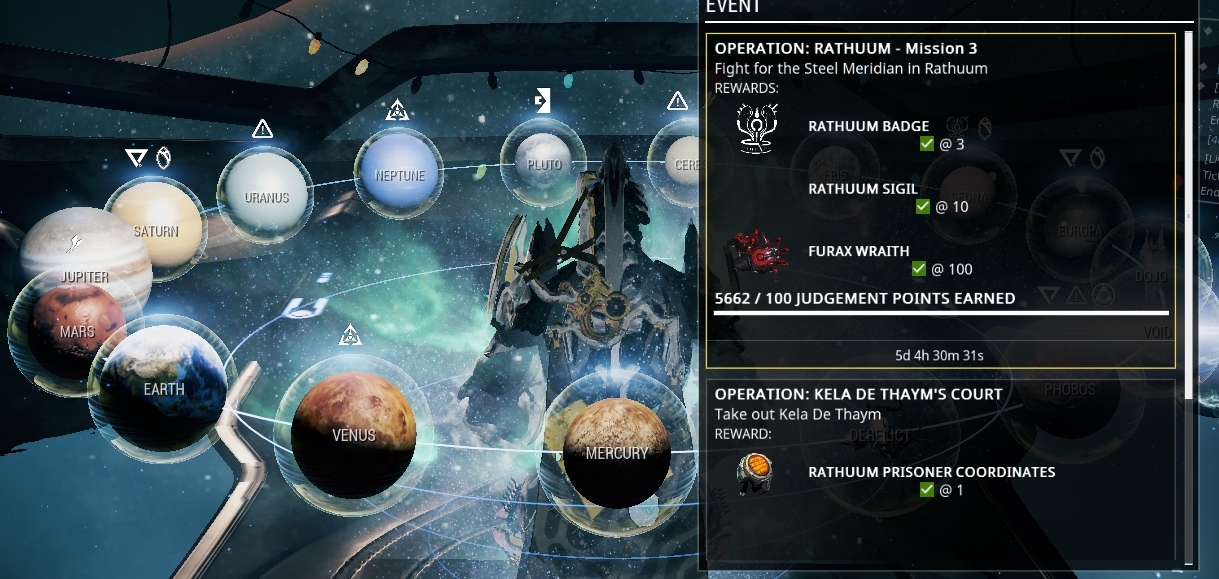Select the Uranus planet
The height and width of the screenshot is (579, 1219).
coord(266,197)
